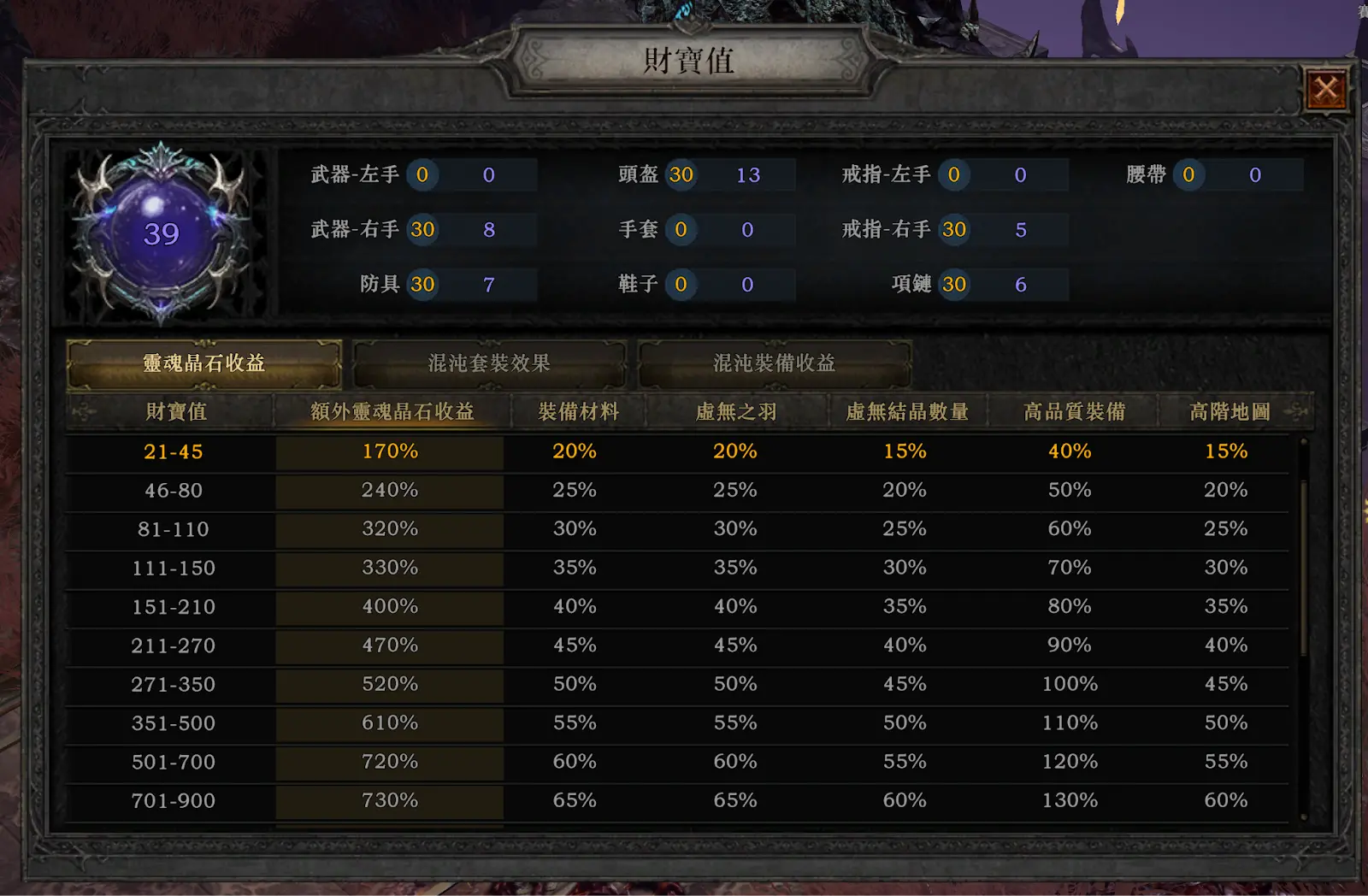Click the 701-900 treasure value row
The image size is (1368, 896).
(174, 801)
